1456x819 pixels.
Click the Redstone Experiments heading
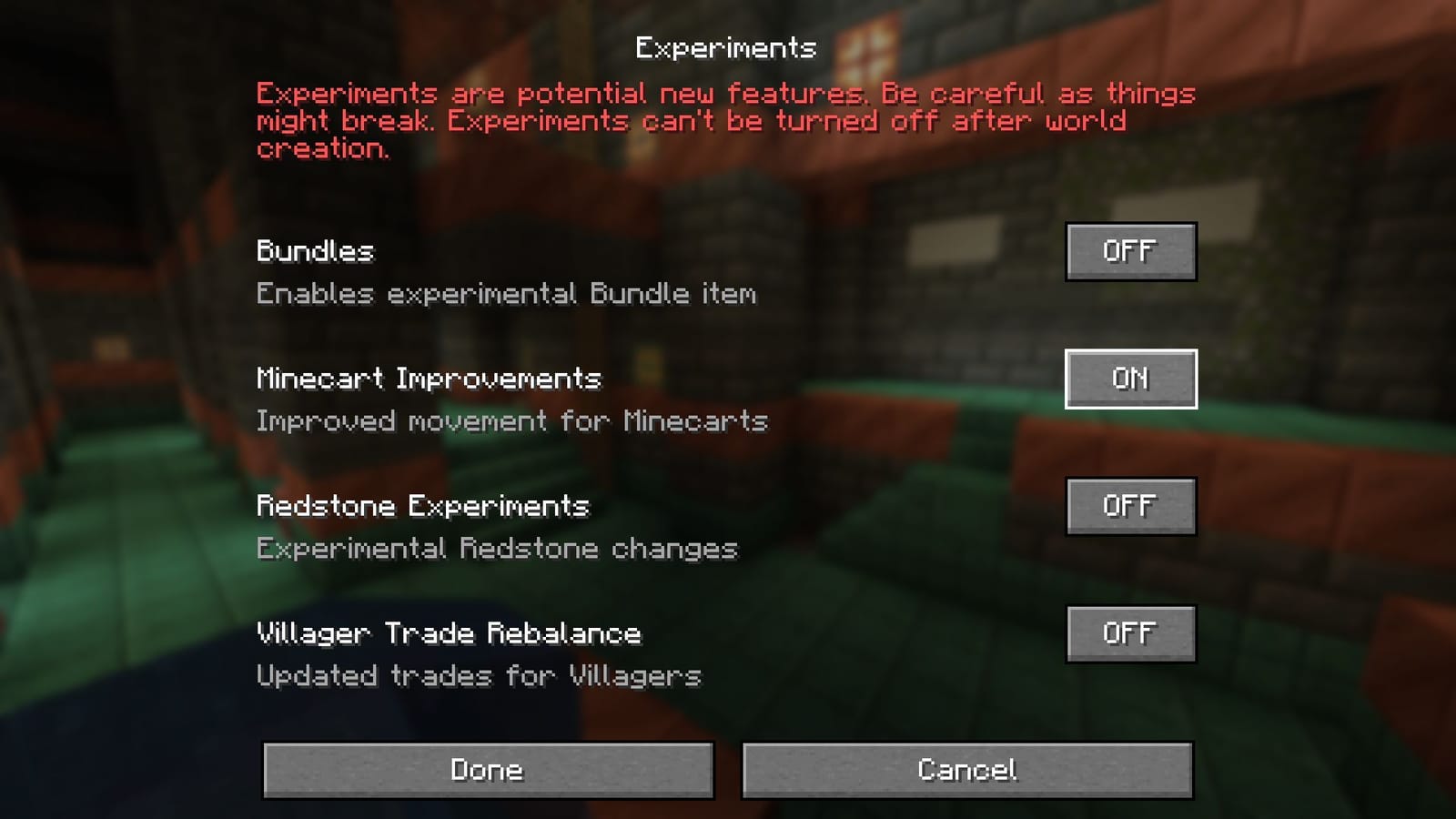(423, 506)
